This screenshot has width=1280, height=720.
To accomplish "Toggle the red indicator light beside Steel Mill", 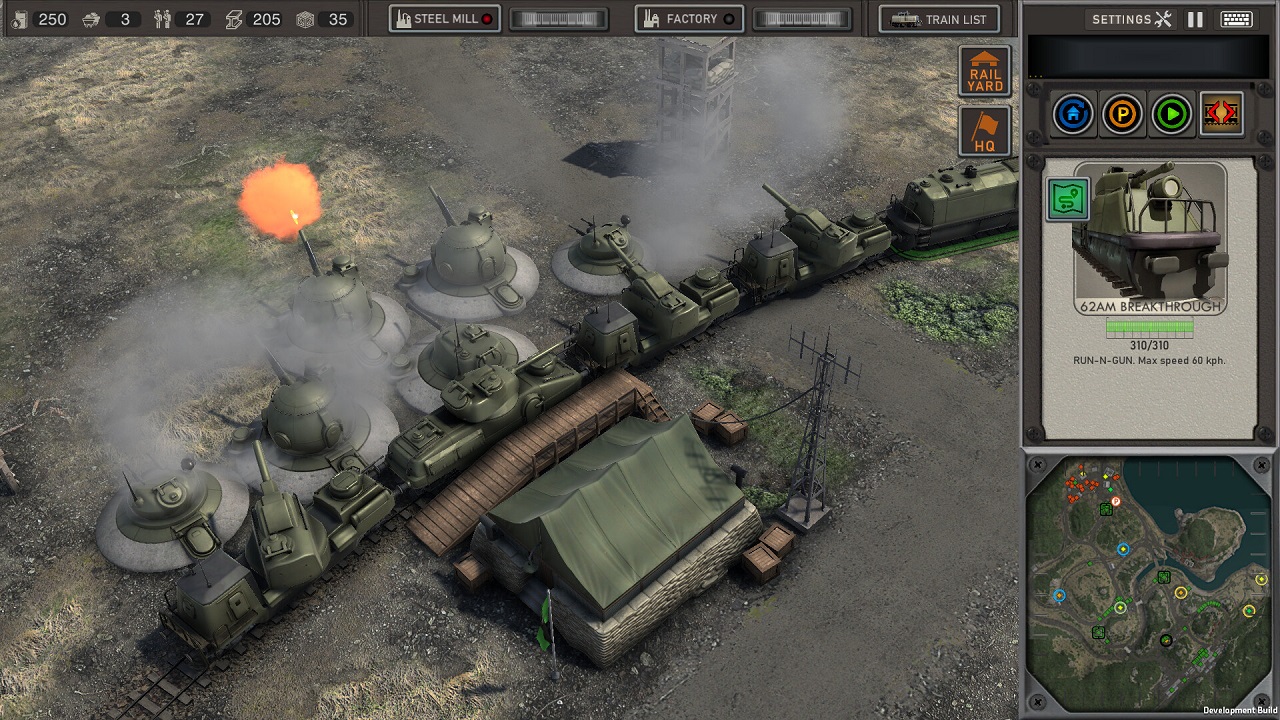I will [x=485, y=17].
